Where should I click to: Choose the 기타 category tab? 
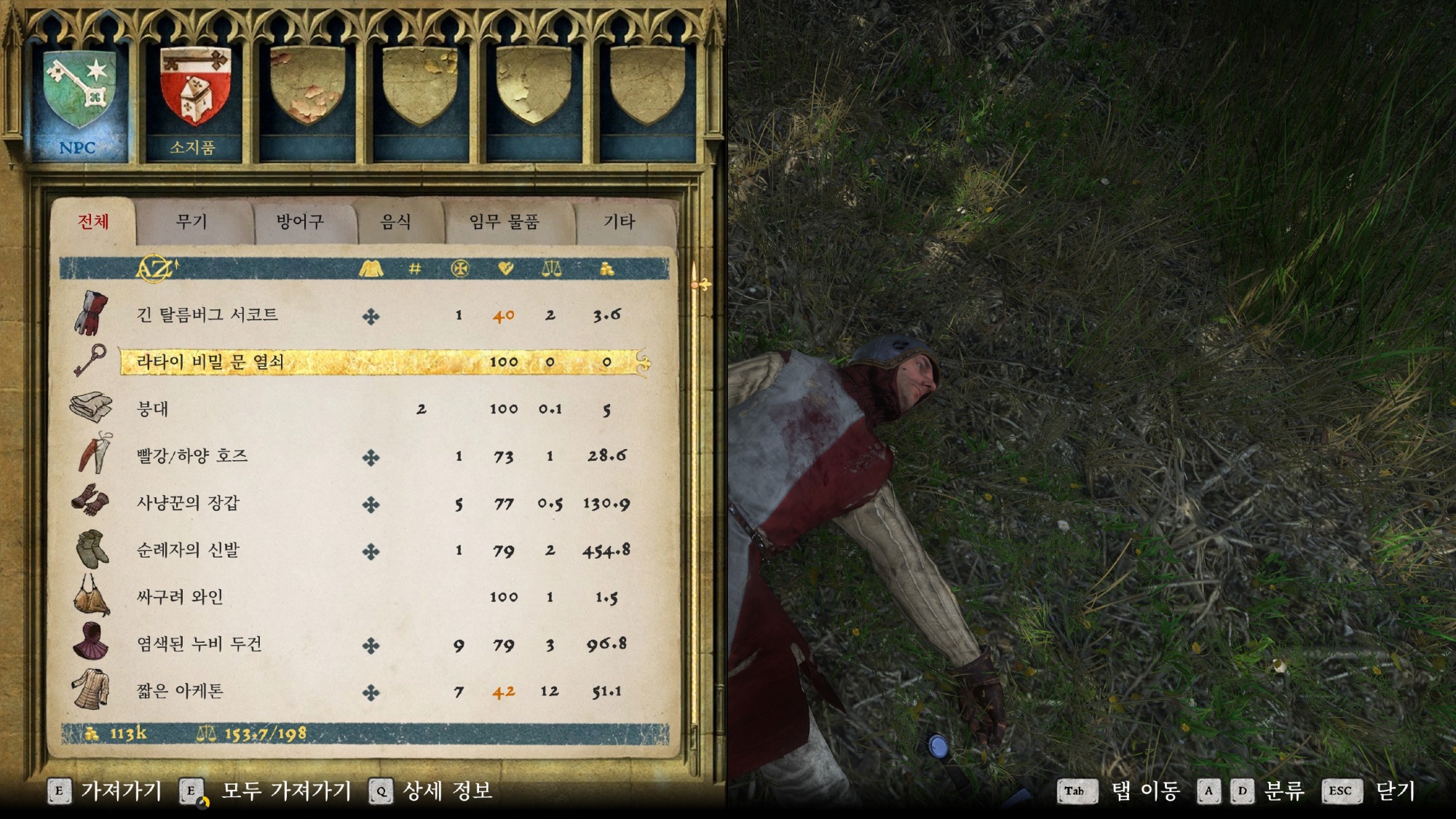coord(619,222)
